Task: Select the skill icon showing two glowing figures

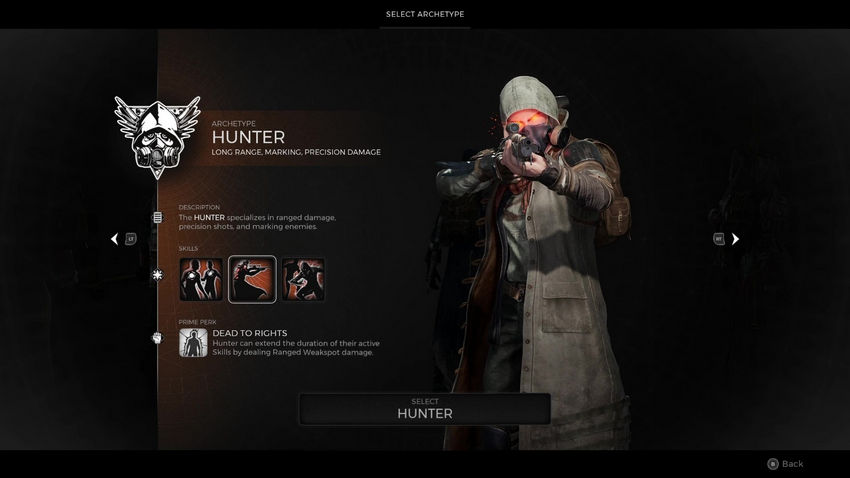Action: click(201, 279)
